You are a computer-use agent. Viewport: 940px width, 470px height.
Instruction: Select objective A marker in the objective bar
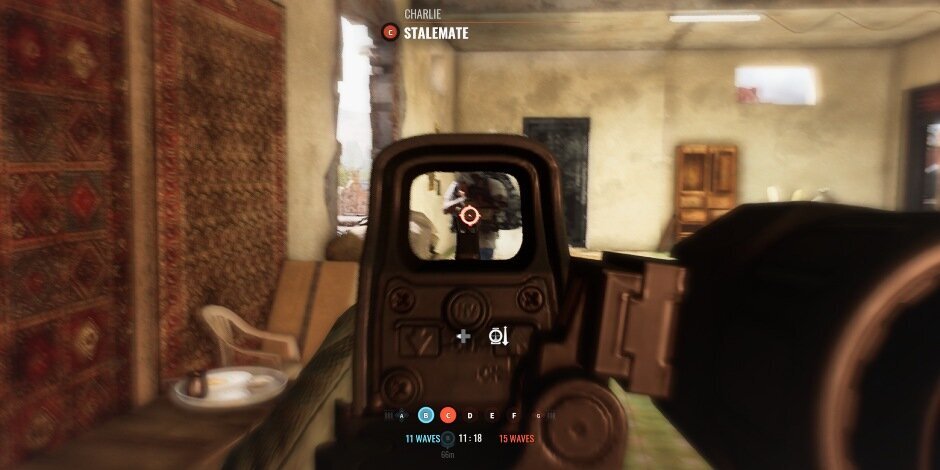pyautogui.click(x=403, y=415)
